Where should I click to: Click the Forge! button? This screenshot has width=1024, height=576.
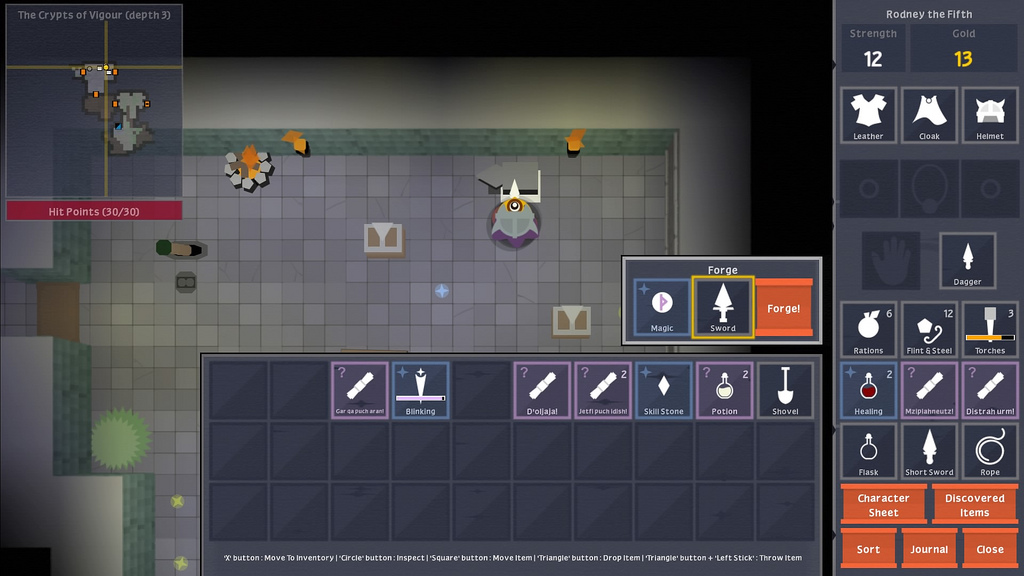coord(784,308)
